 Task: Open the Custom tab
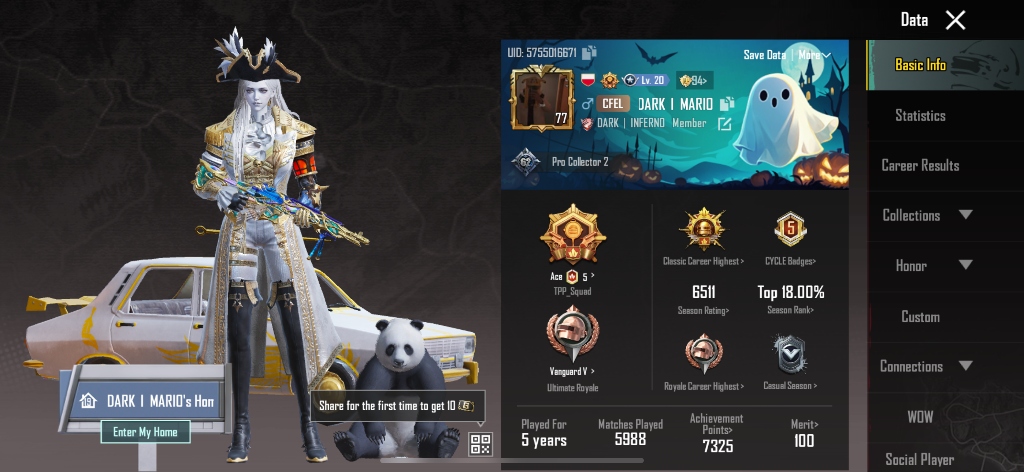920,317
